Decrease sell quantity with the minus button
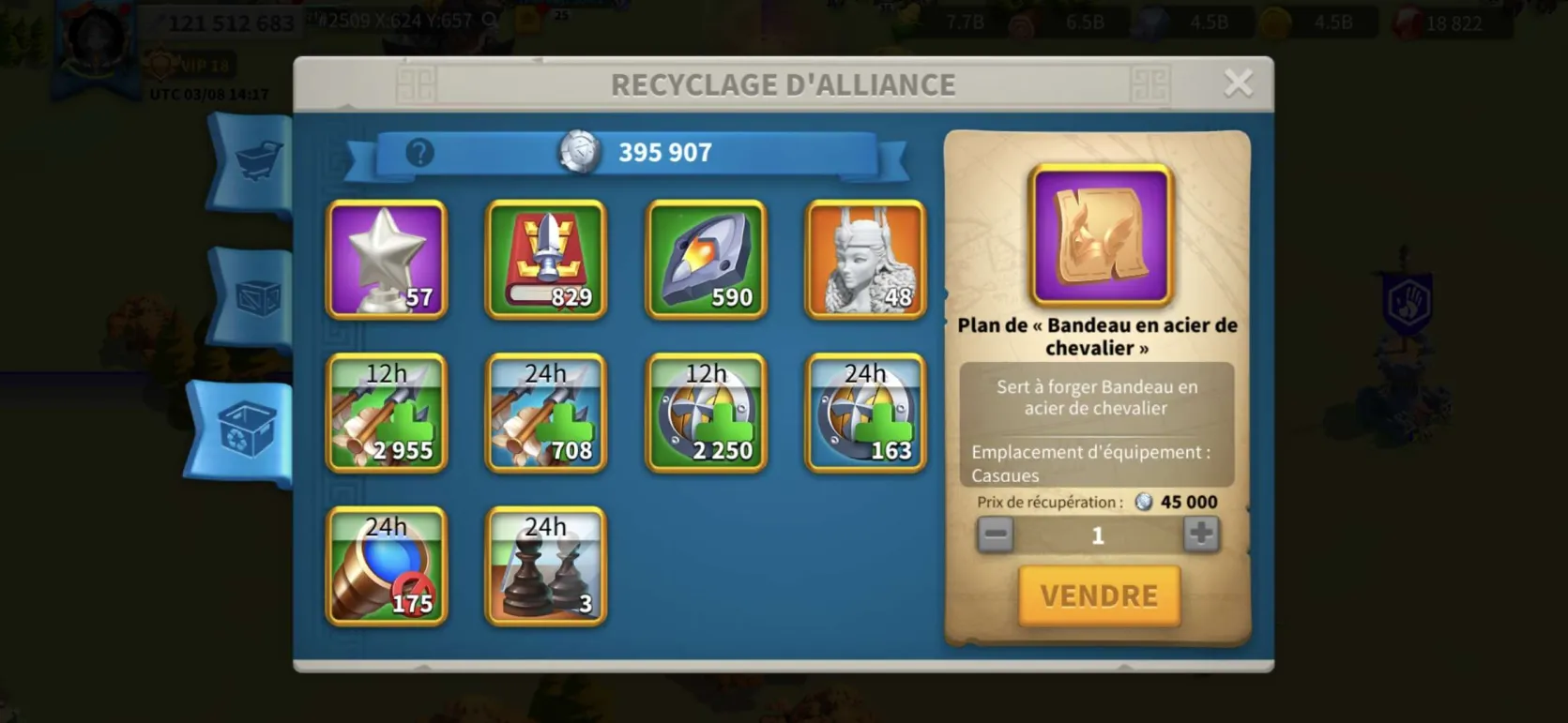The image size is (1568, 723). pyautogui.click(x=996, y=535)
